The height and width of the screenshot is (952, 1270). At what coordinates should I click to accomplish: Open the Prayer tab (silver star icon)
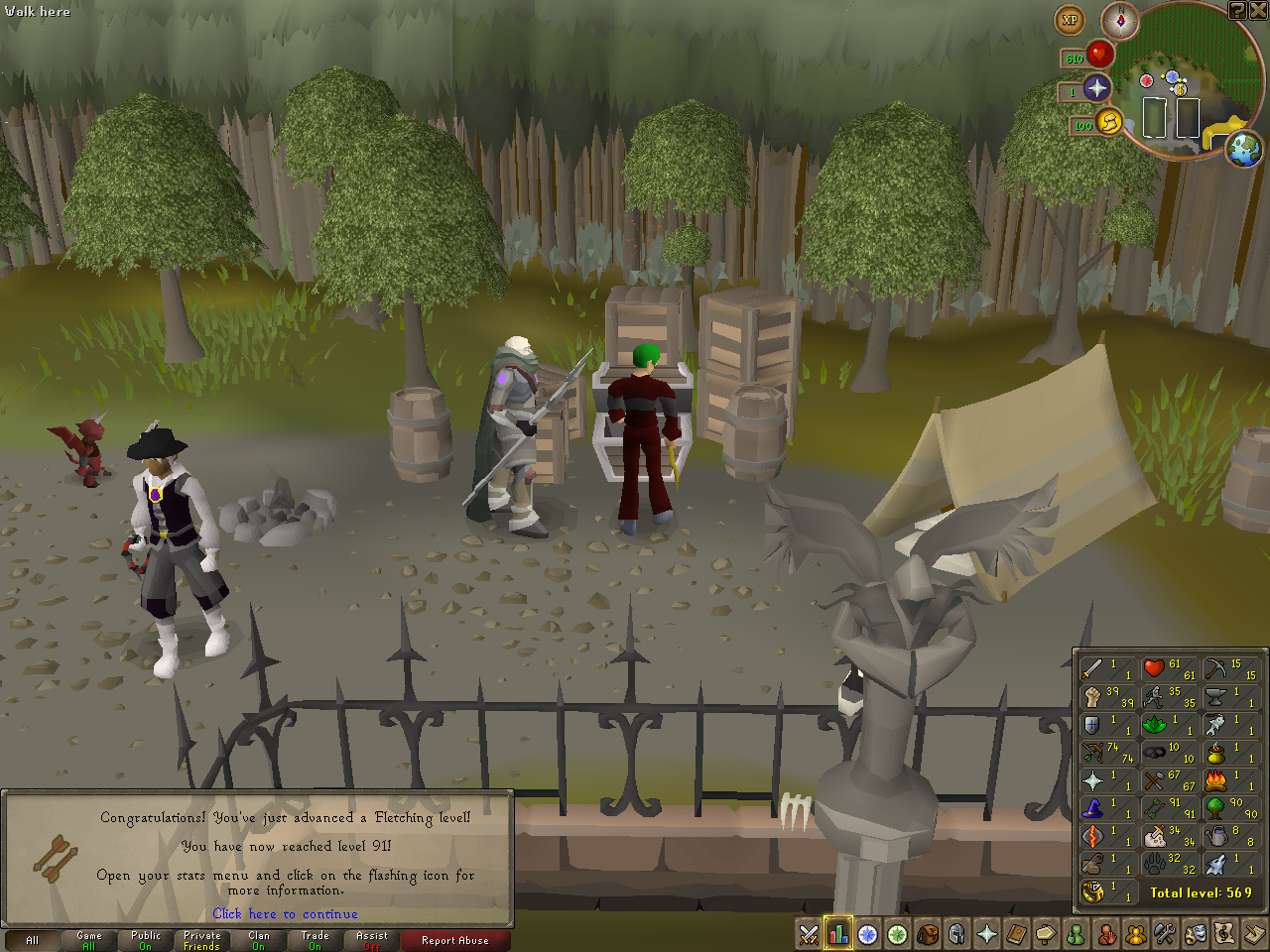click(x=987, y=934)
